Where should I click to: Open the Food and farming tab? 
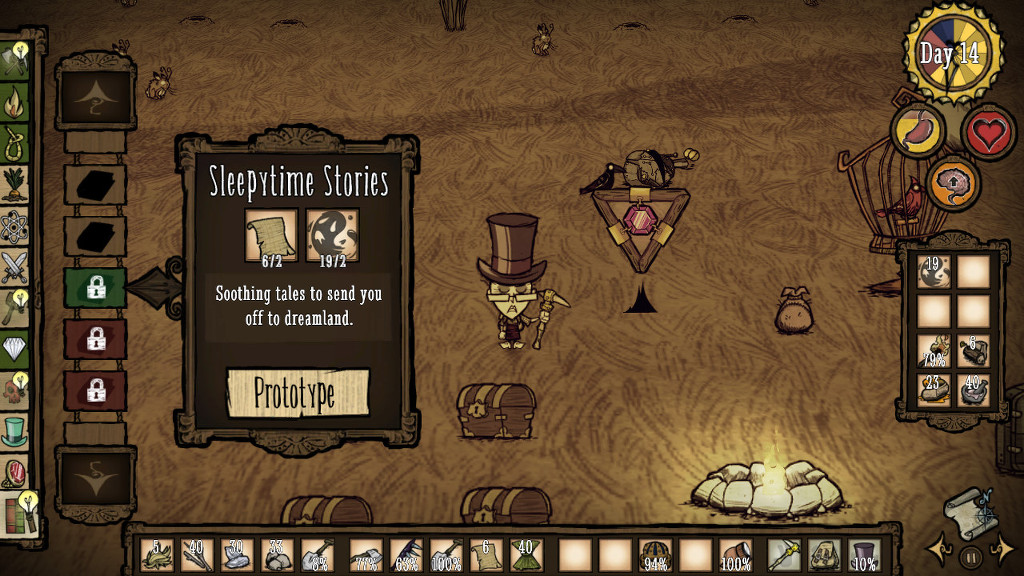tap(14, 184)
